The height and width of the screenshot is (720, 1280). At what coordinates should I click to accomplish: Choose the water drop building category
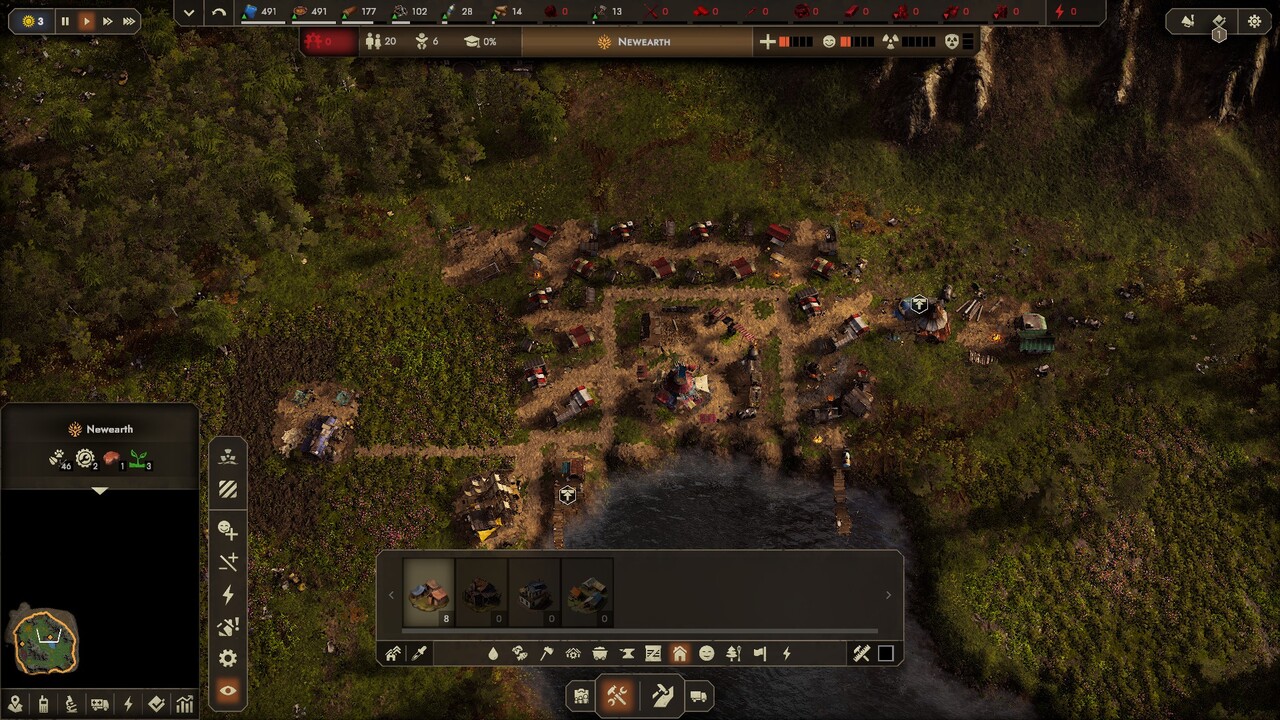point(493,653)
